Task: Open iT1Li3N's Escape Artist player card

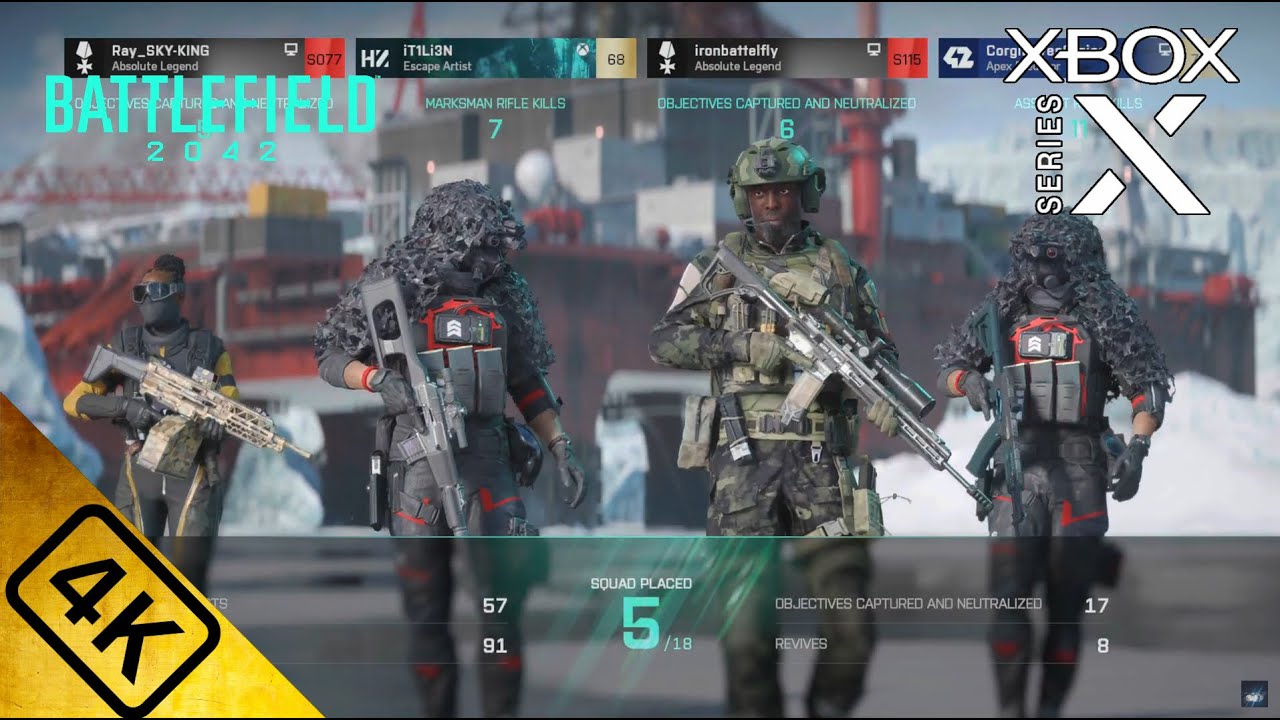Action: tap(495, 58)
